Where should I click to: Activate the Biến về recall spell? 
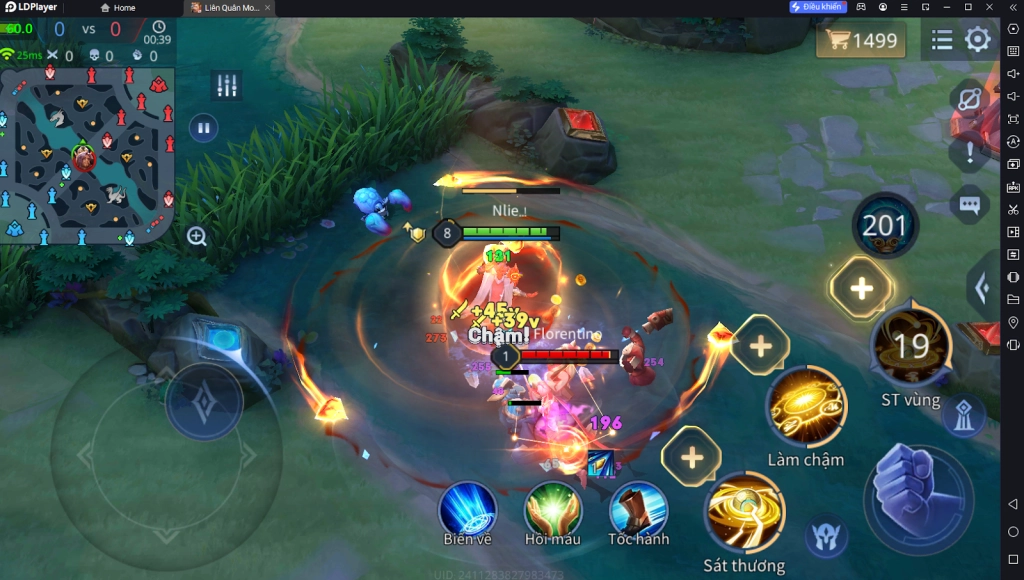pos(467,508)
